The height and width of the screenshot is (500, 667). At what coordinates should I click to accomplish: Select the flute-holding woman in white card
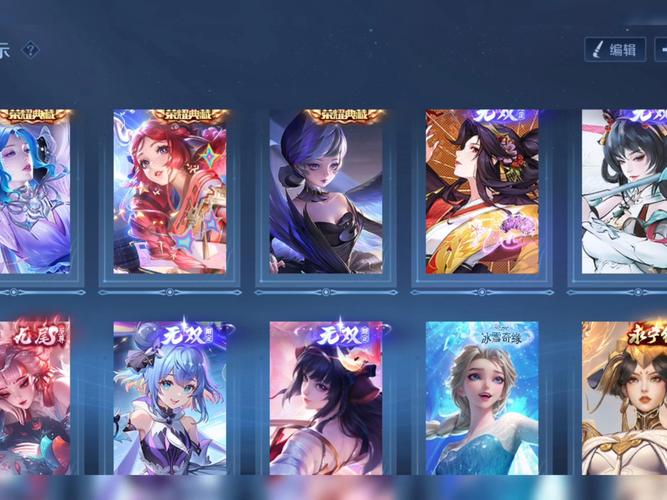(x=625, y=192)
